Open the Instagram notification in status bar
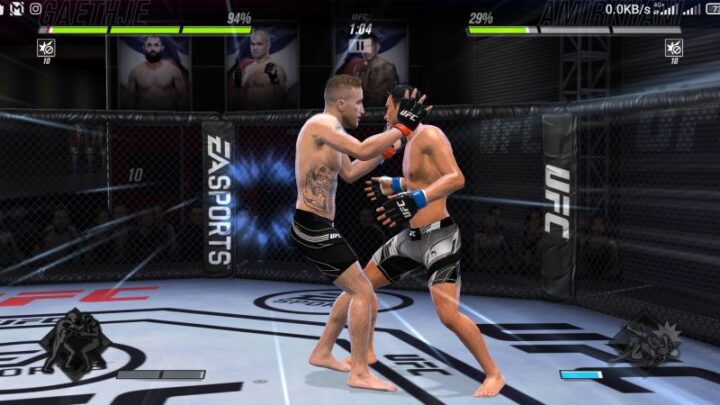 tap(36, 9)
